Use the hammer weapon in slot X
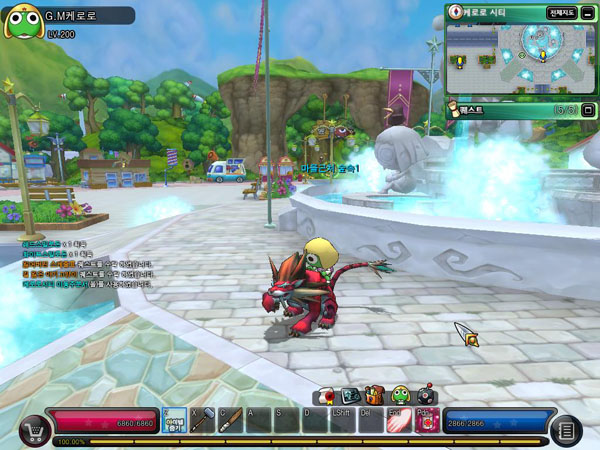This screenshot has height=450, width=600. pos(202,420)
